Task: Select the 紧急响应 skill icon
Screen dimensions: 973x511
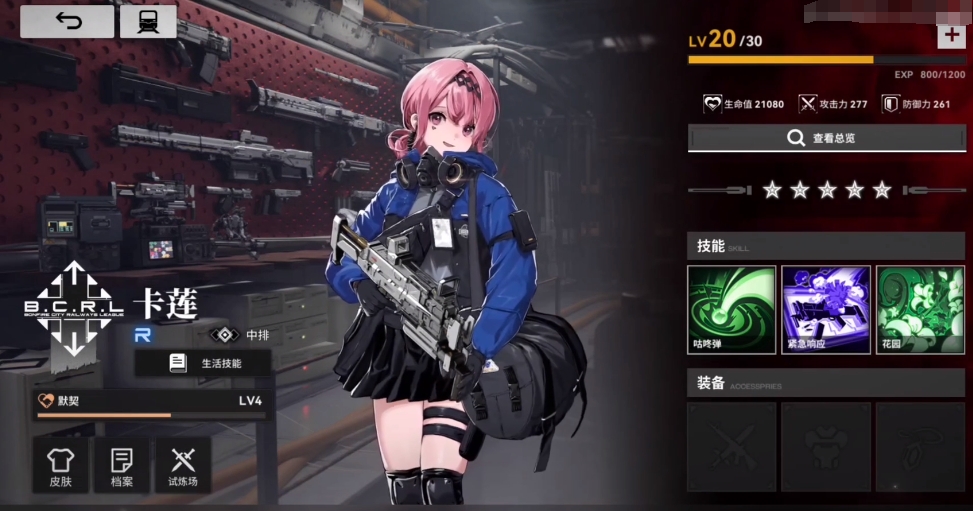Action: (825, 309)
